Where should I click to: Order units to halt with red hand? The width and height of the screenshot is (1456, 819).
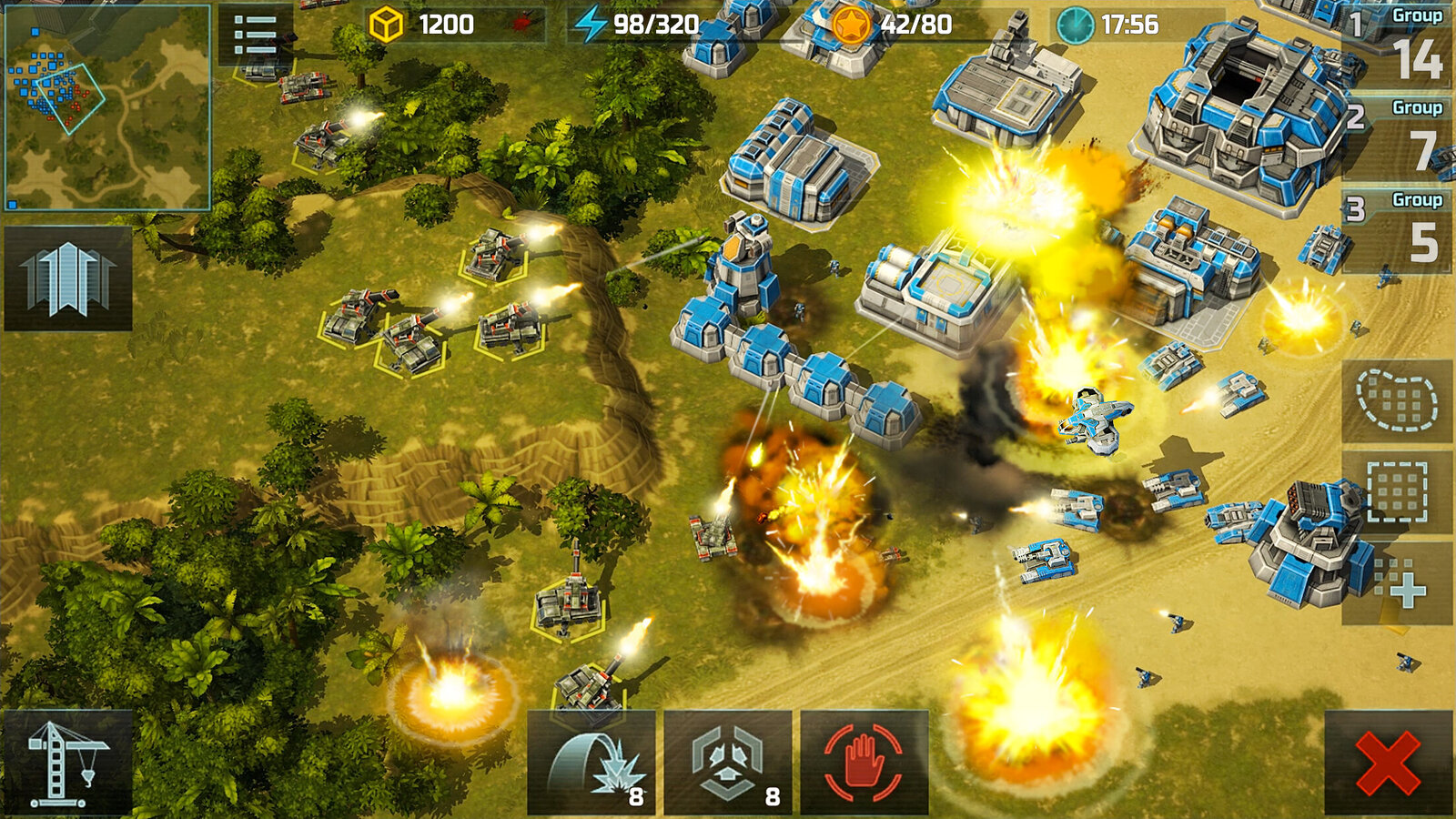point(864,763)
